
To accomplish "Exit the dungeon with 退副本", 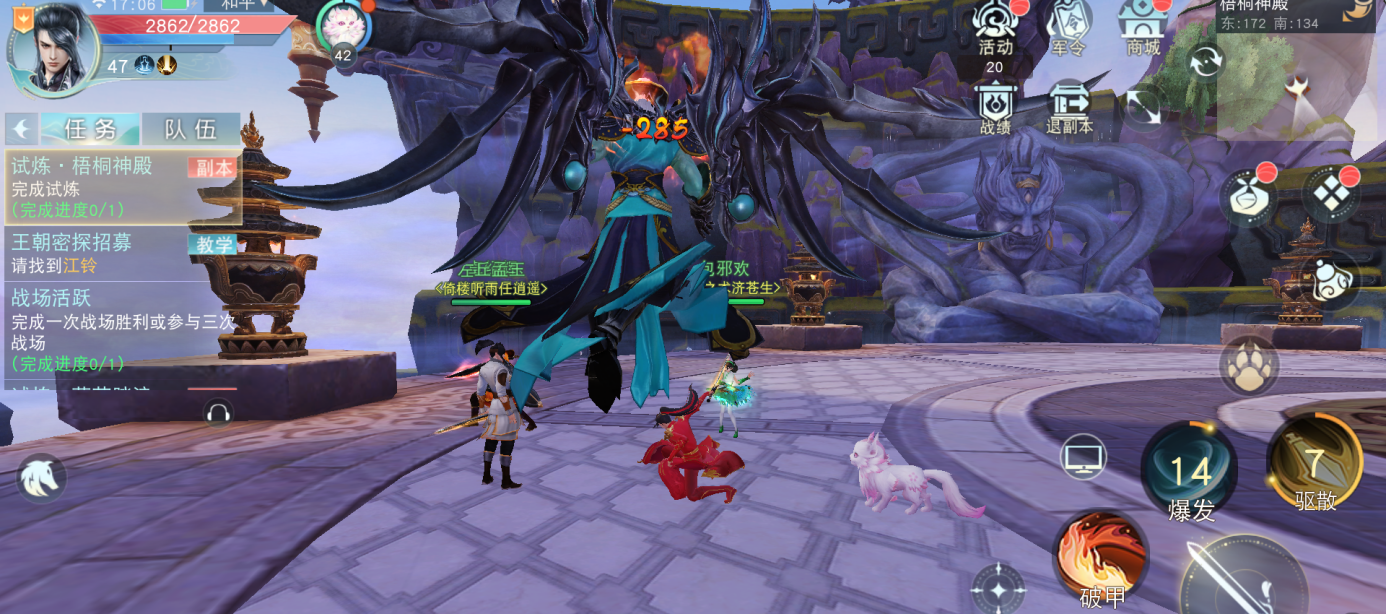I will pyautogui.click(x=1069, y=108).
